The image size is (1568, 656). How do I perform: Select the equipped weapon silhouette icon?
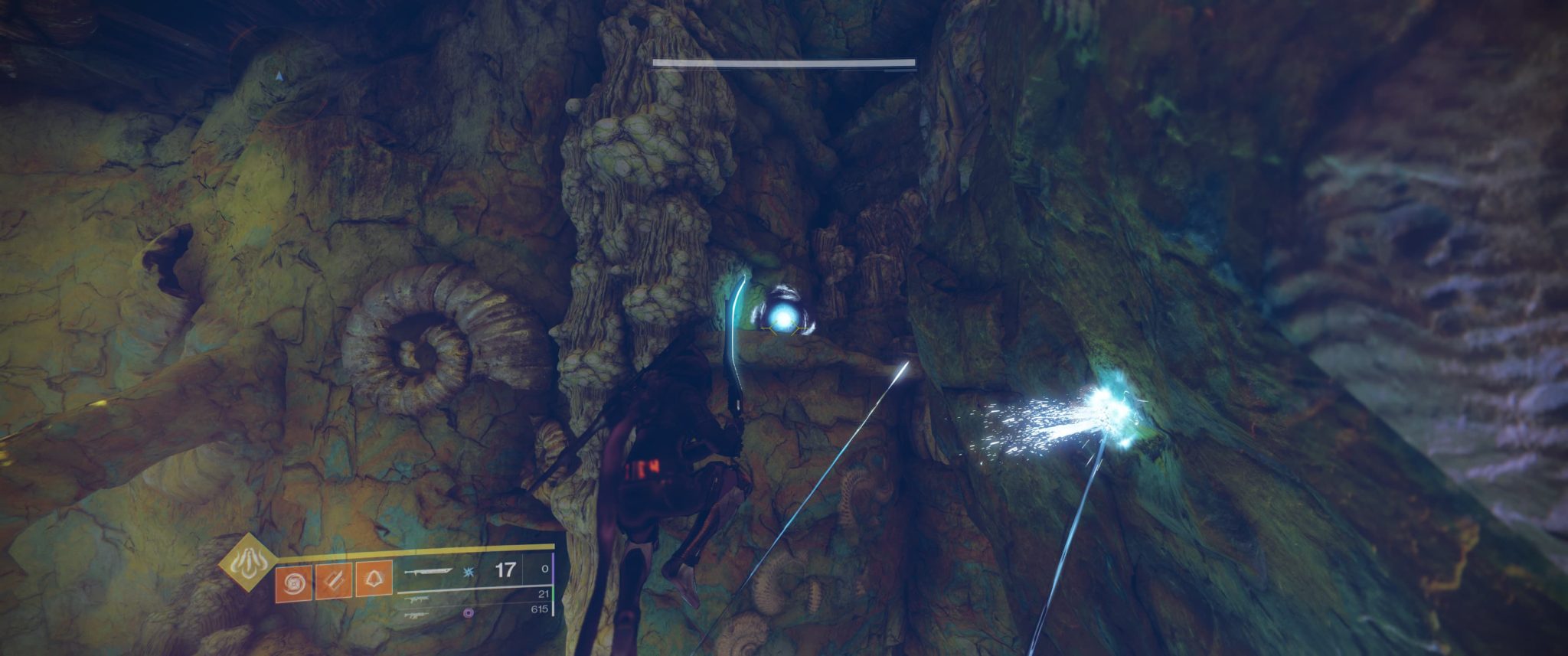coord(430,572)
